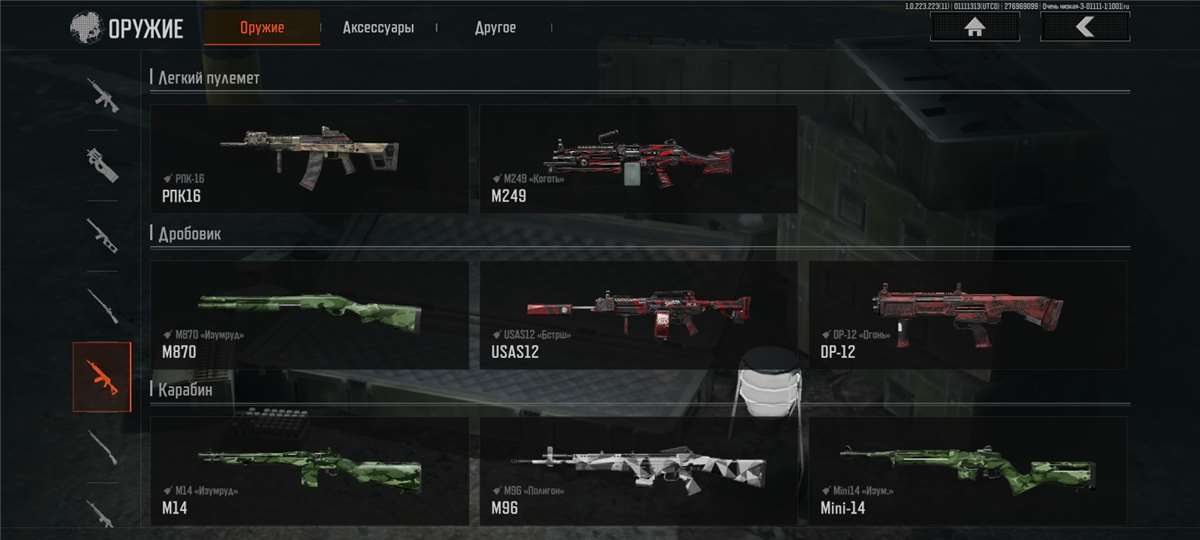Pick the green M870 shotgun
The width and height of the screenshot is (1200, 540).
[309, 315]
